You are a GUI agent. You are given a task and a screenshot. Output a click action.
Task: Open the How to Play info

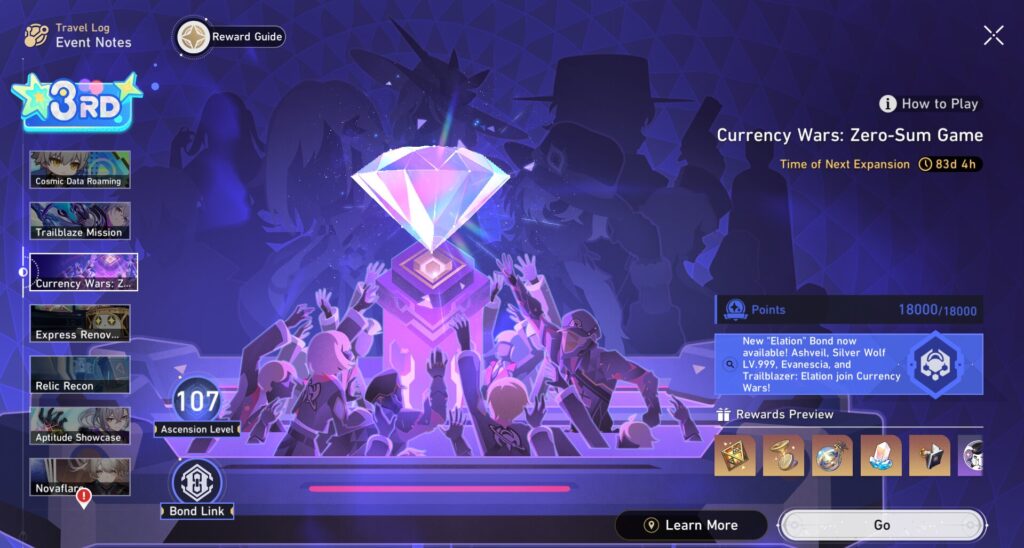tap(929, 104)
